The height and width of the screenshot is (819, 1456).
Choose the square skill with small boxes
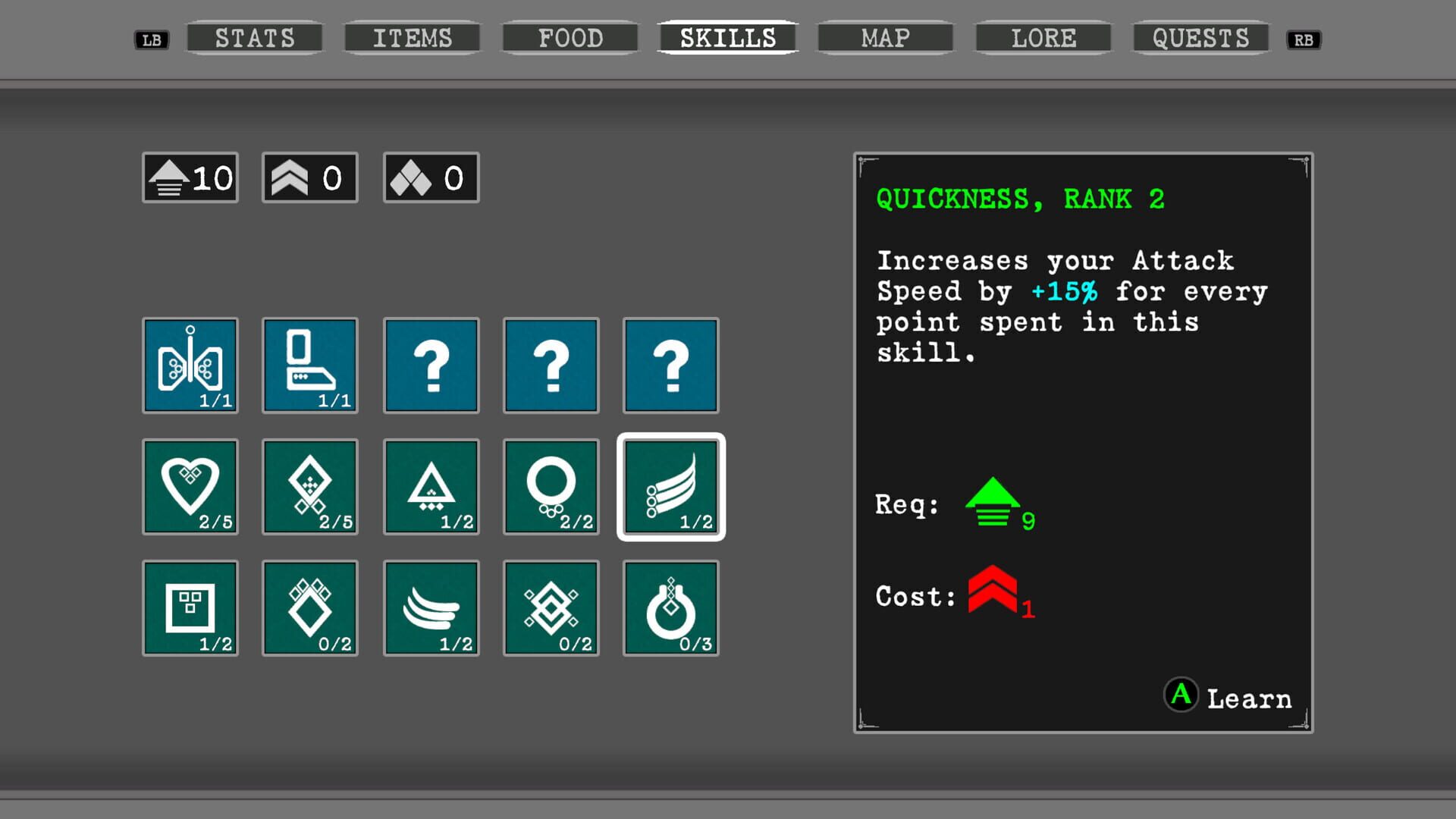coord(190,608)
